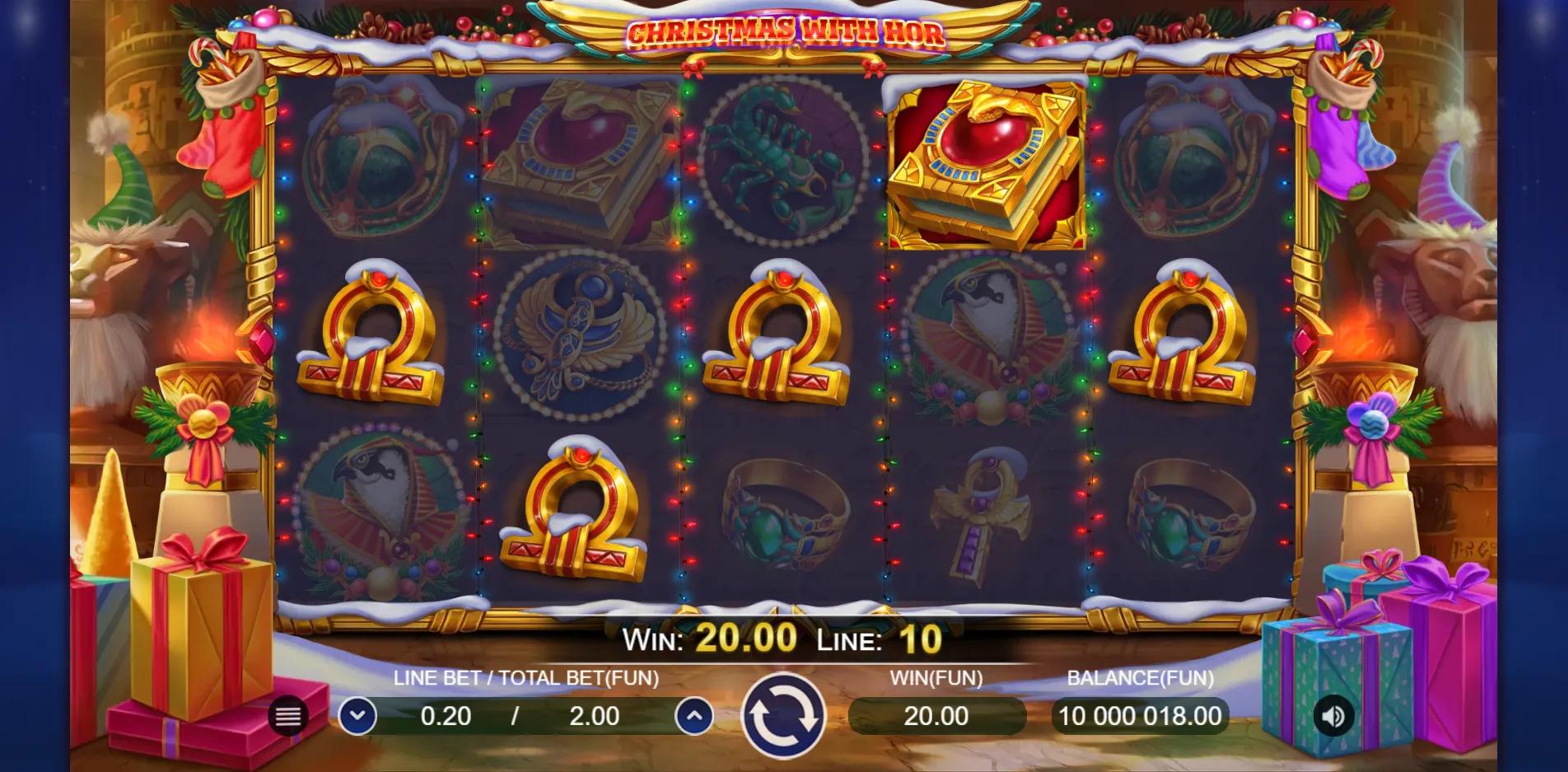Click the line bet value 0.20

pos(446,716)
